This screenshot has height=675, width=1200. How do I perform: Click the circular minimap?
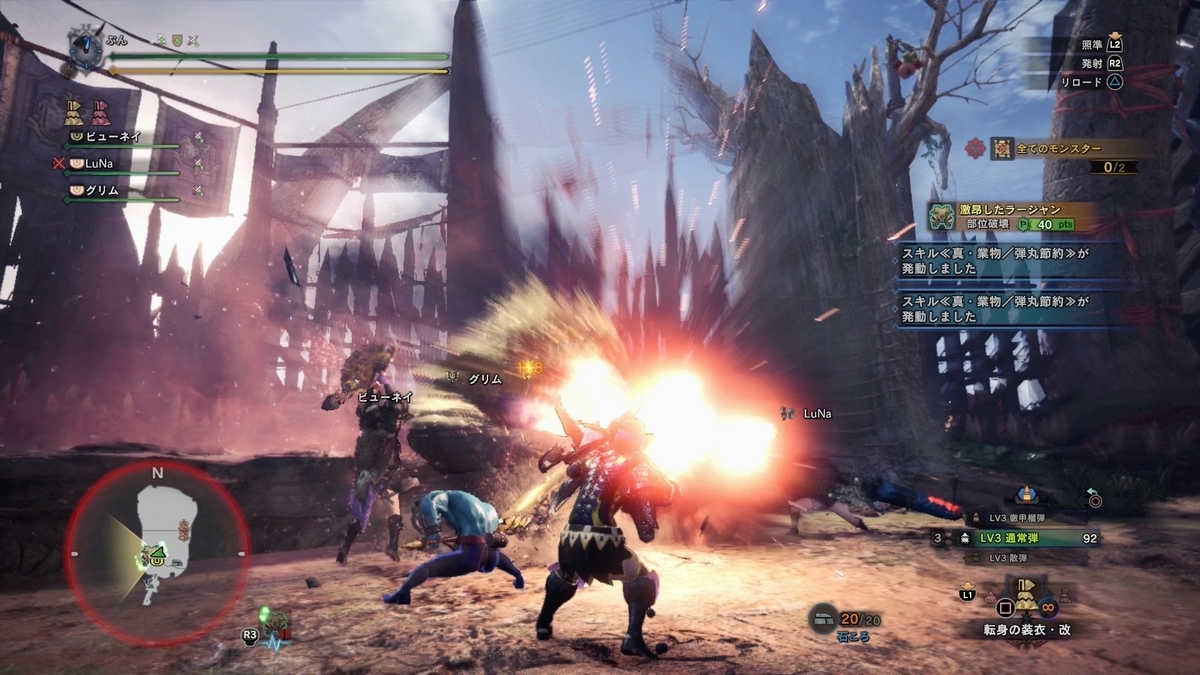pos(157,552)
